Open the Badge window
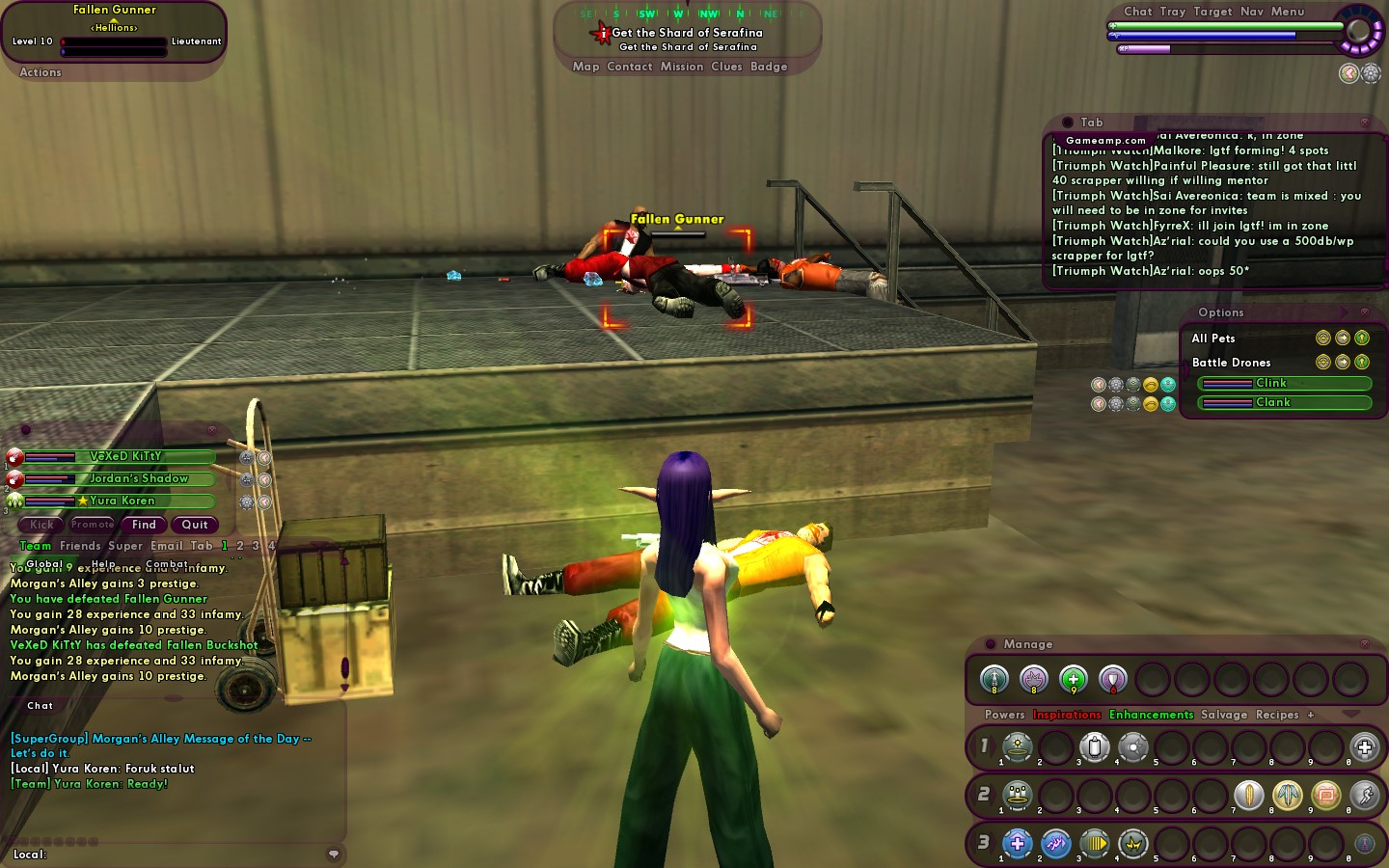The image size is (1389, 868). [769, 67]
